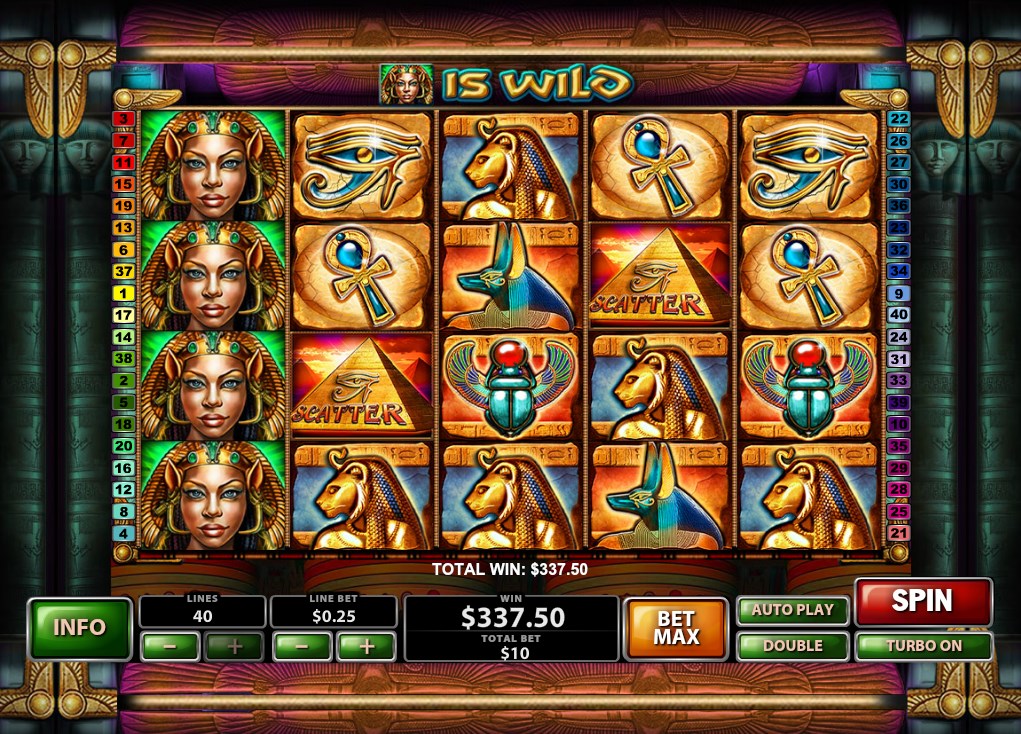The width and height of the screenshot is (1021, 734).
Task: Select payline number 4 marker
Action: tap(124, 534)
